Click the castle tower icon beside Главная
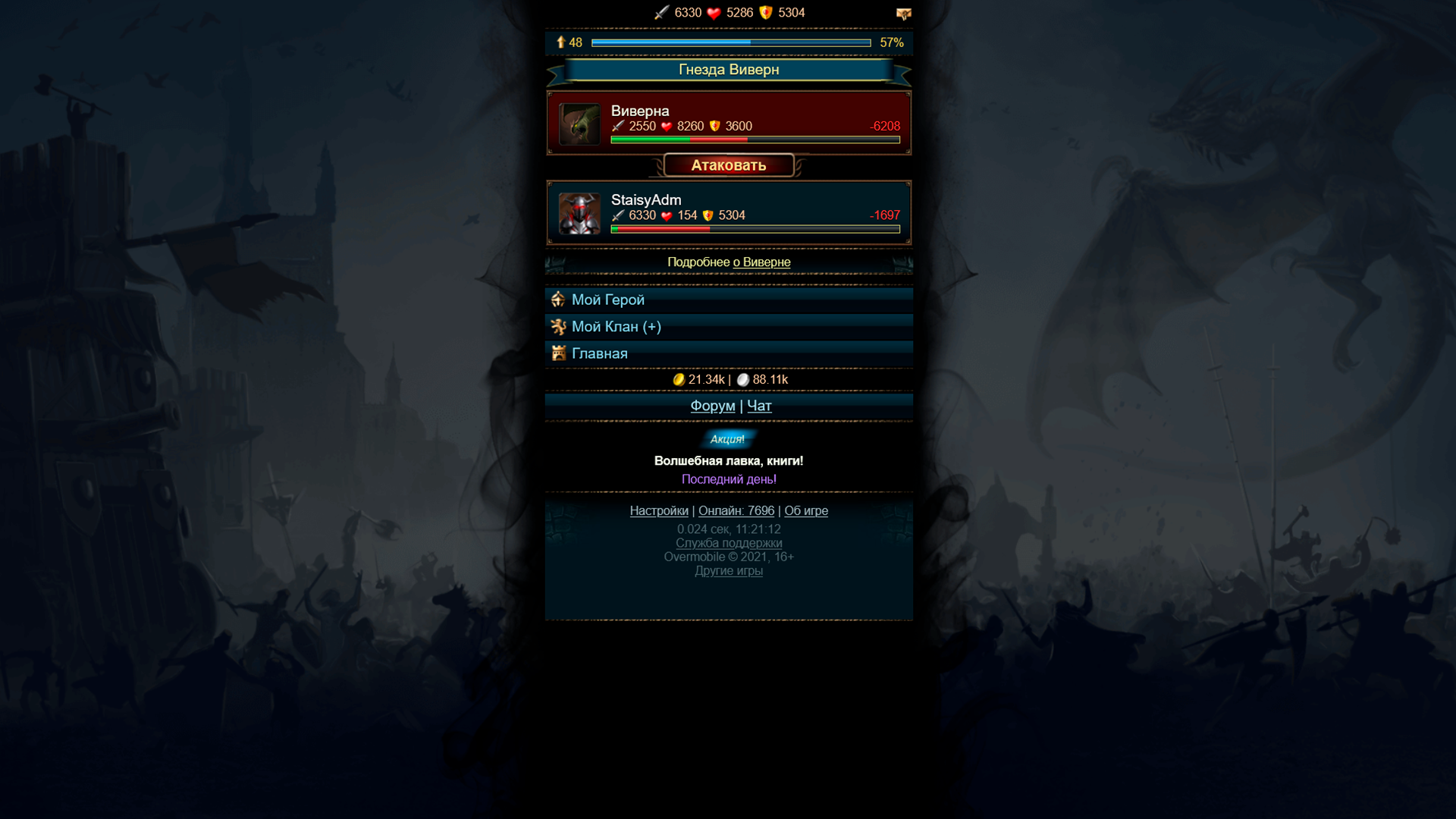1456x819 pixels. click(x=560, y=353)
